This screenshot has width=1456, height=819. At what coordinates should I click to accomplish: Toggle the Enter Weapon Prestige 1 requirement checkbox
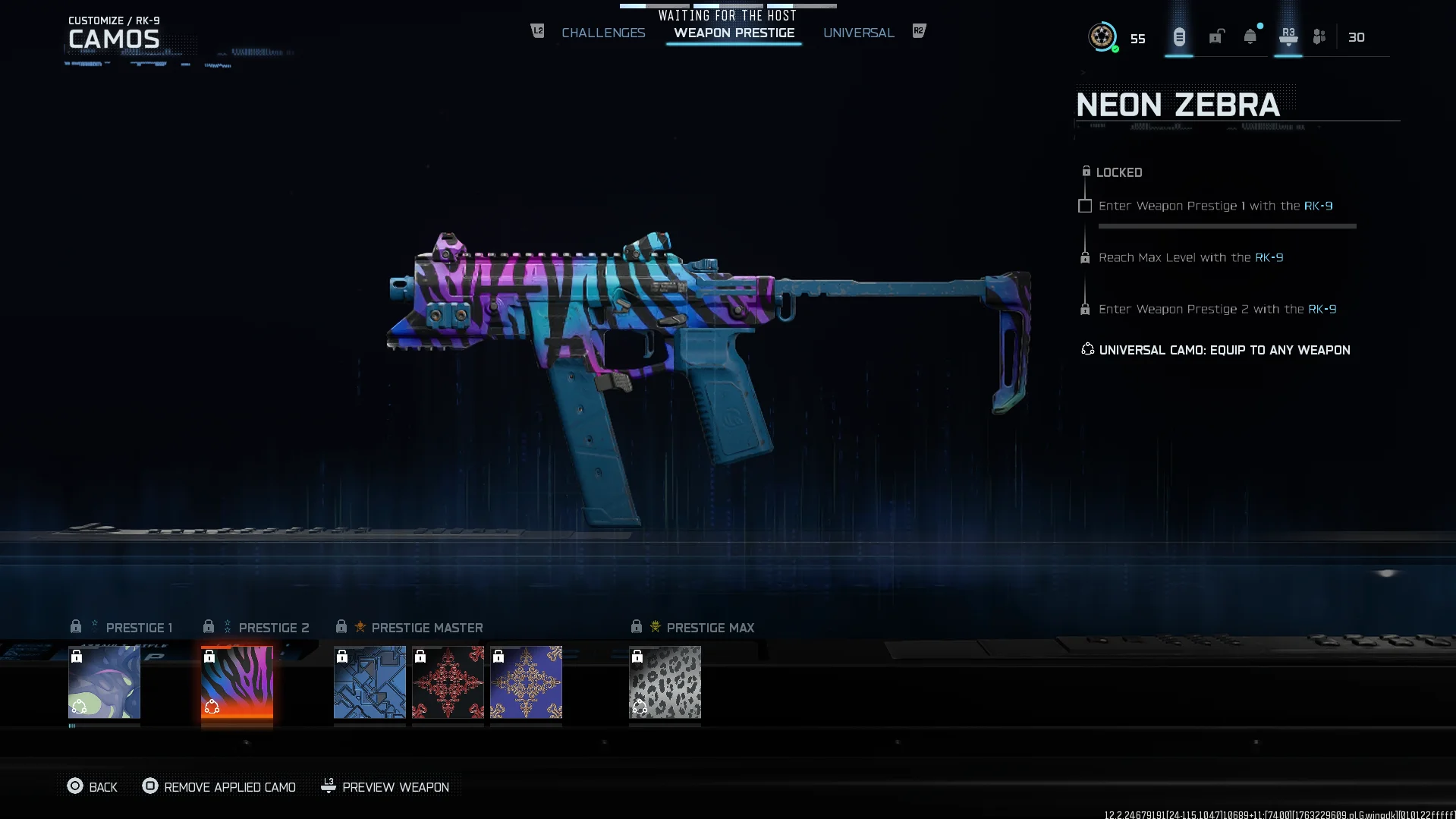pyautogui.click(x=1085, y=206)
